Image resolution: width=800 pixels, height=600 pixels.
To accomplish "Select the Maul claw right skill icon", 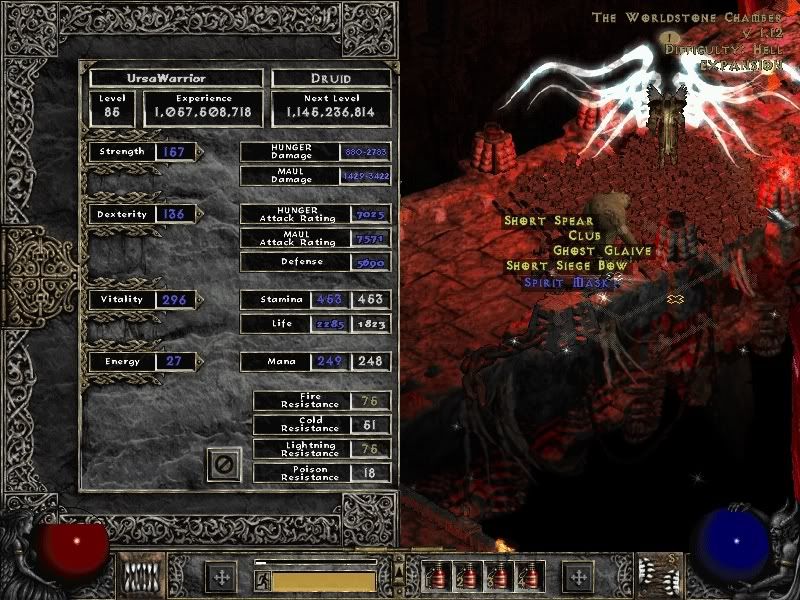I will (x=655, y=575).
